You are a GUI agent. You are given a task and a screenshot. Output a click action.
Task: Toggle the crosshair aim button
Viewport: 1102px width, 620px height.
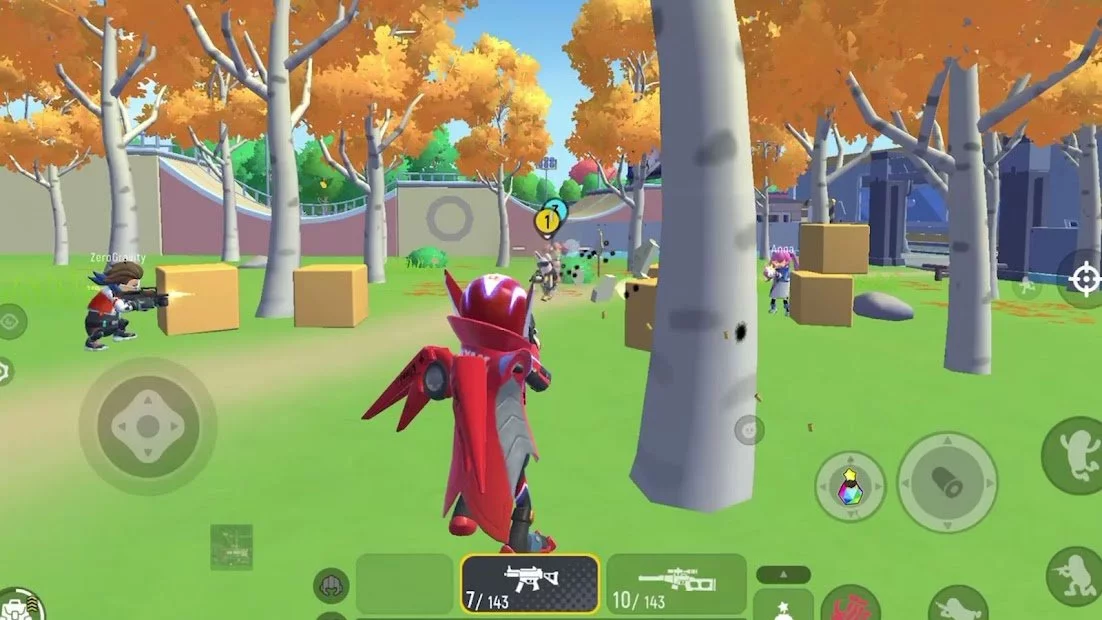coord(1083,279)
